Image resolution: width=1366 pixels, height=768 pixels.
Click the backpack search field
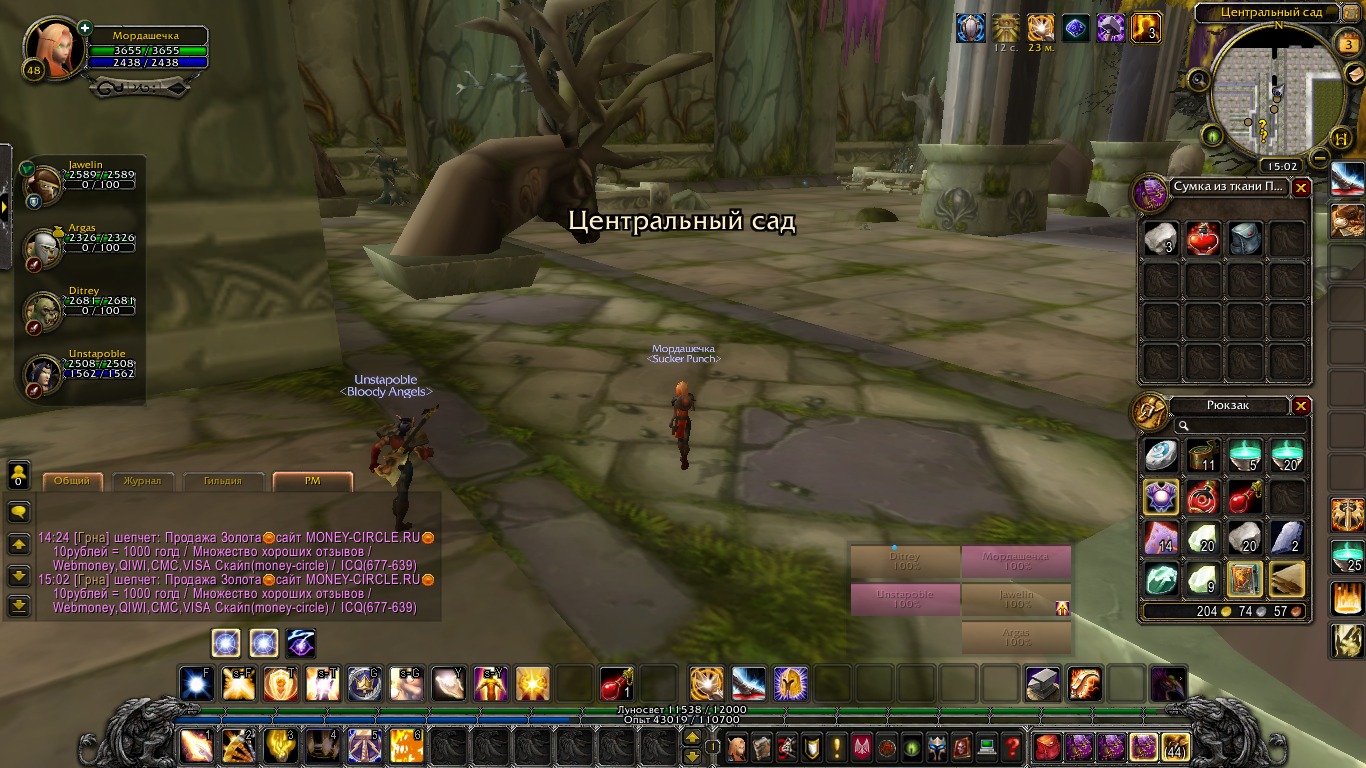(x=1238, y=426)
